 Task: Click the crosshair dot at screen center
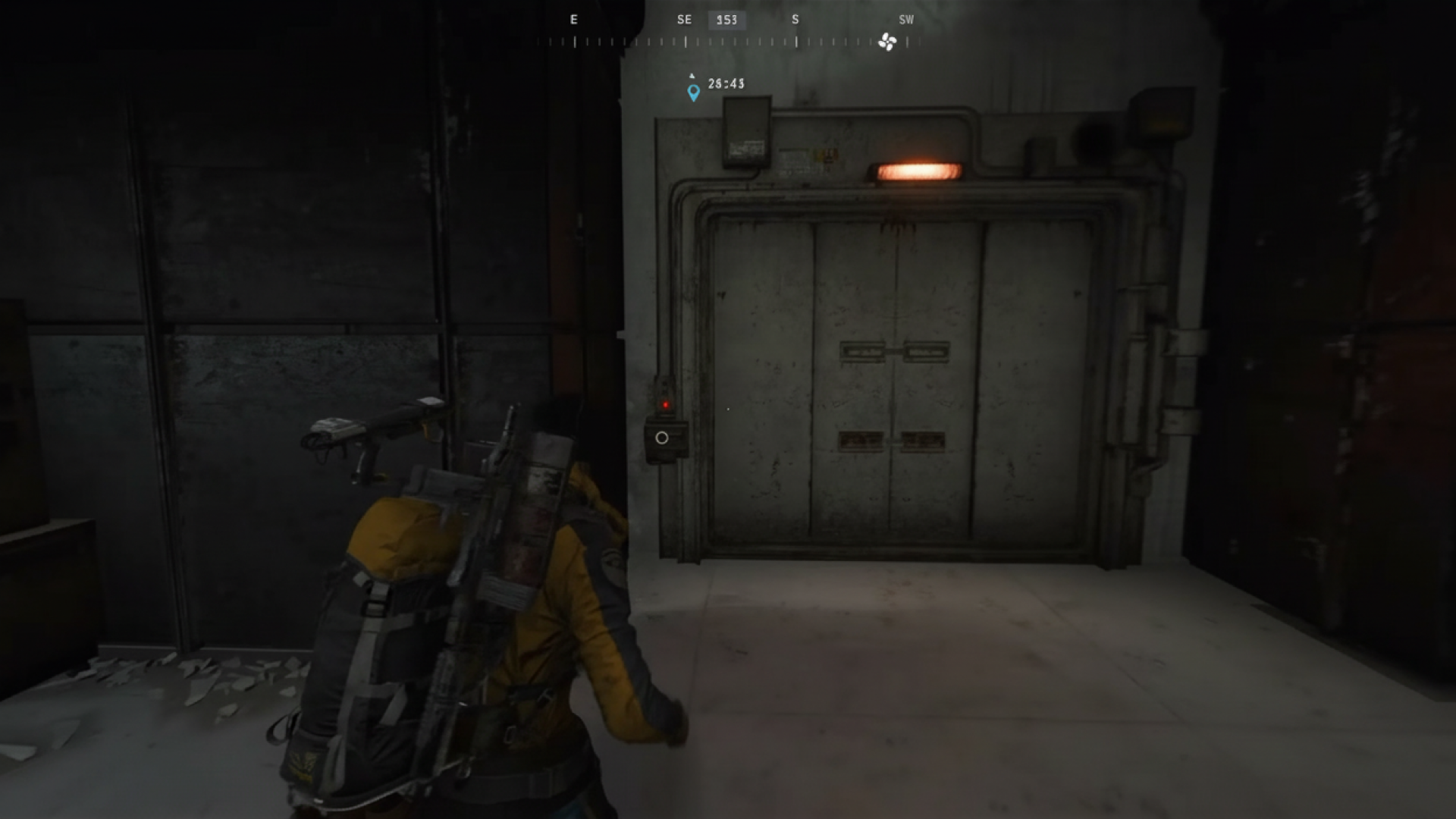(727, 409)
